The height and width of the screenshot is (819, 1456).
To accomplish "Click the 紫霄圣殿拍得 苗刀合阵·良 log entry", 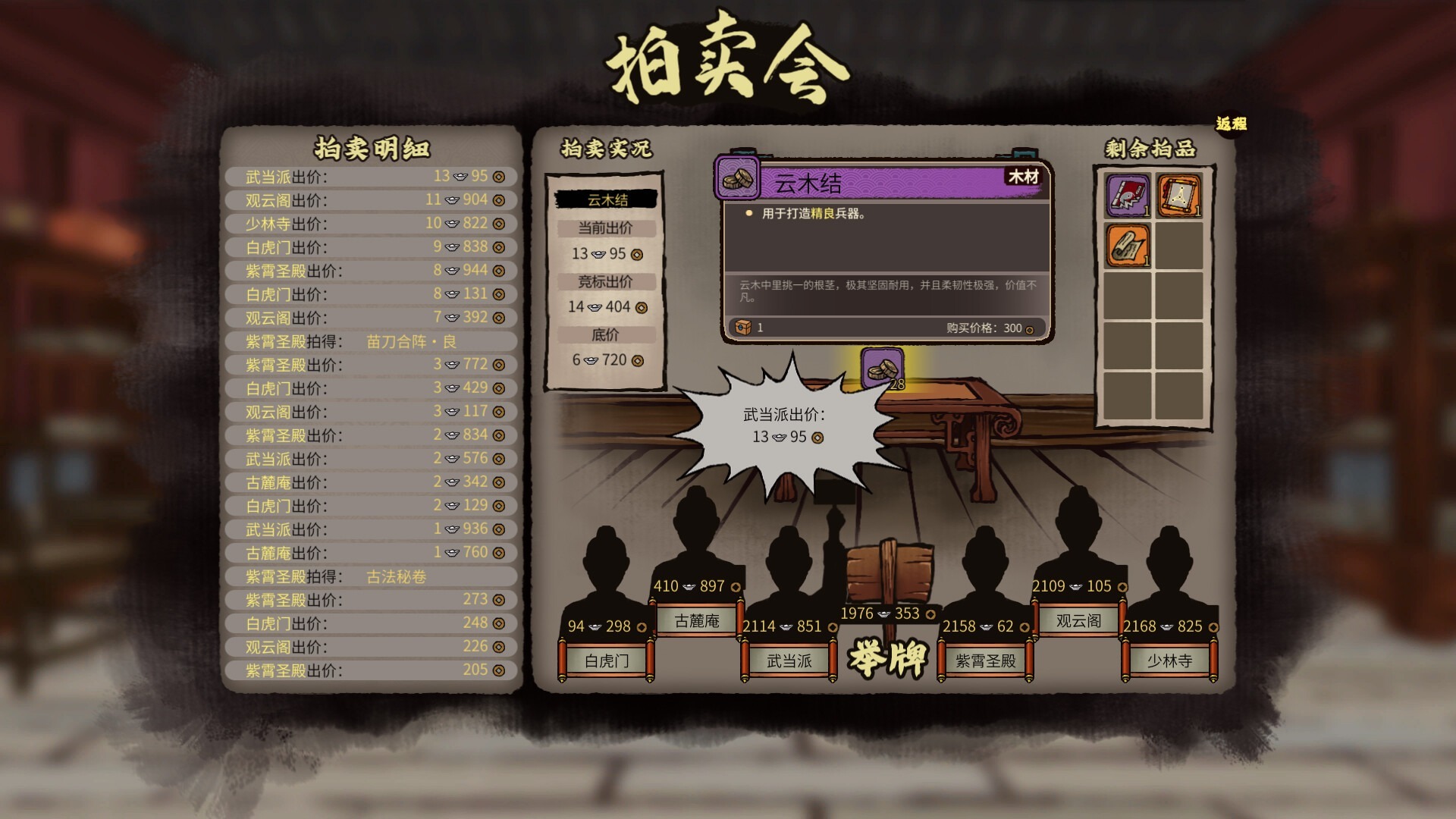I will [368, 341].
